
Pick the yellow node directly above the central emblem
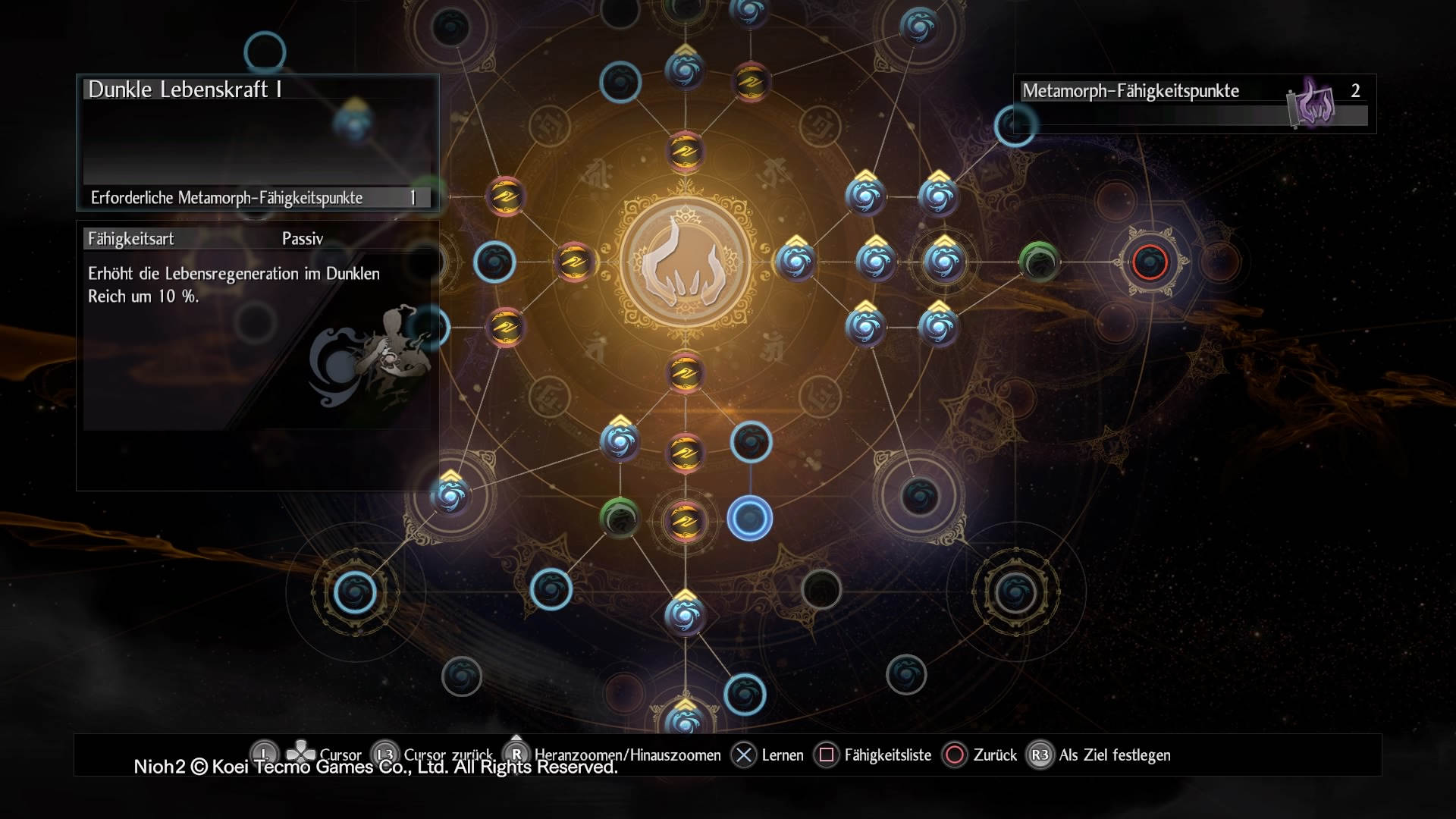point(685,152)
